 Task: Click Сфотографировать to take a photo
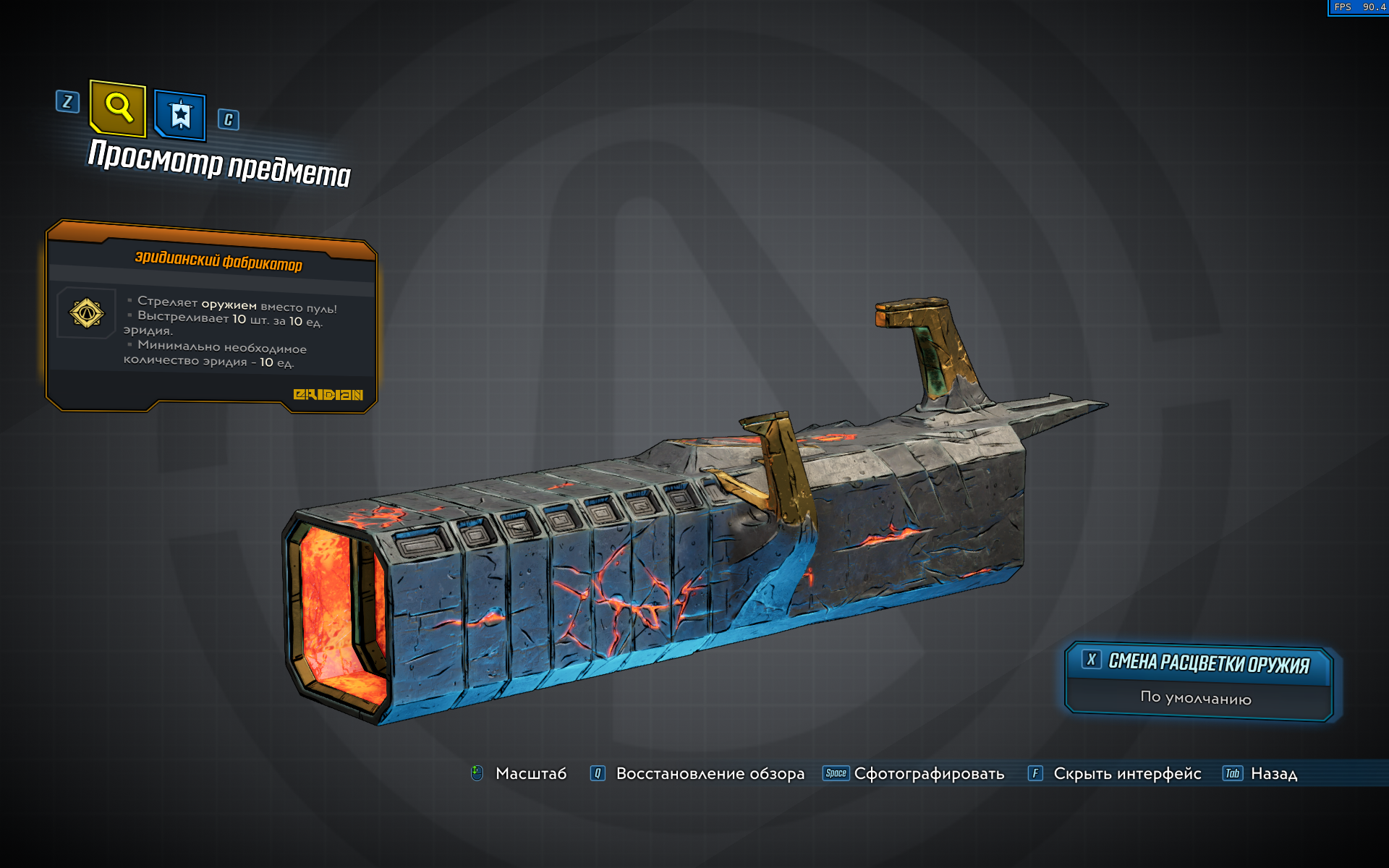929,773
